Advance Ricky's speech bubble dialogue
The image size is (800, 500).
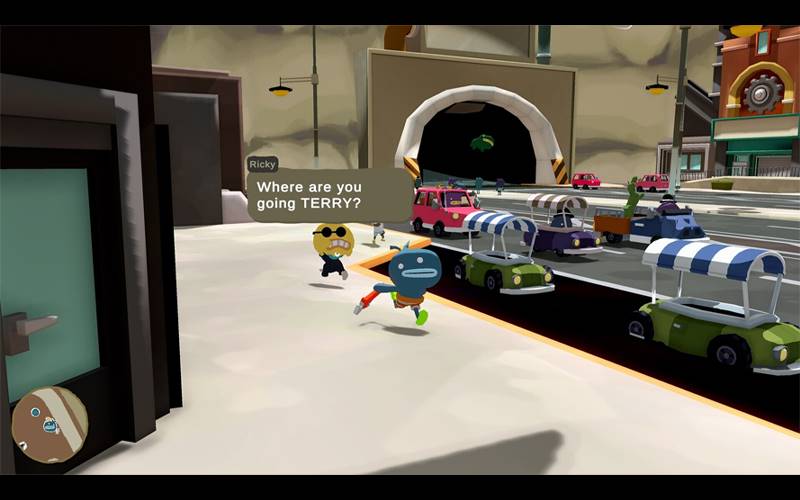pos(327,195)
